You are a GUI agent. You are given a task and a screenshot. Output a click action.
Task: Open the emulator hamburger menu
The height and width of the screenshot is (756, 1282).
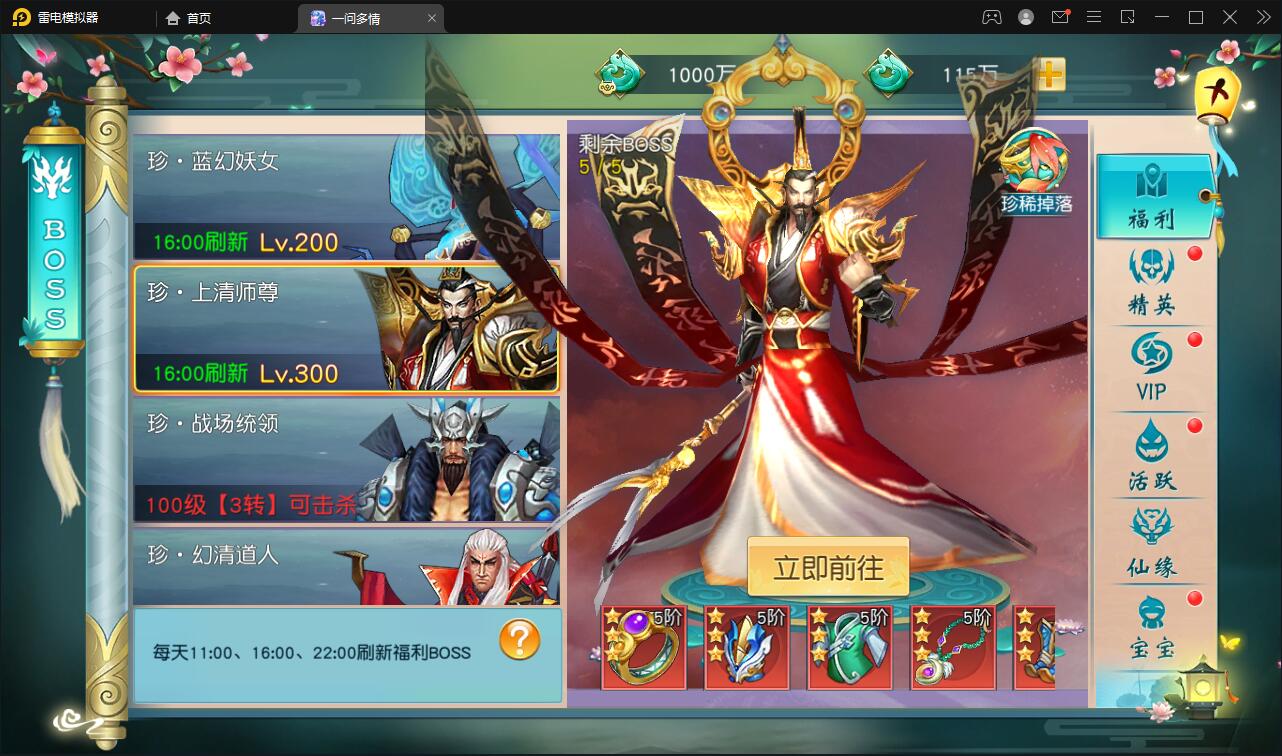pos(1094,17)
